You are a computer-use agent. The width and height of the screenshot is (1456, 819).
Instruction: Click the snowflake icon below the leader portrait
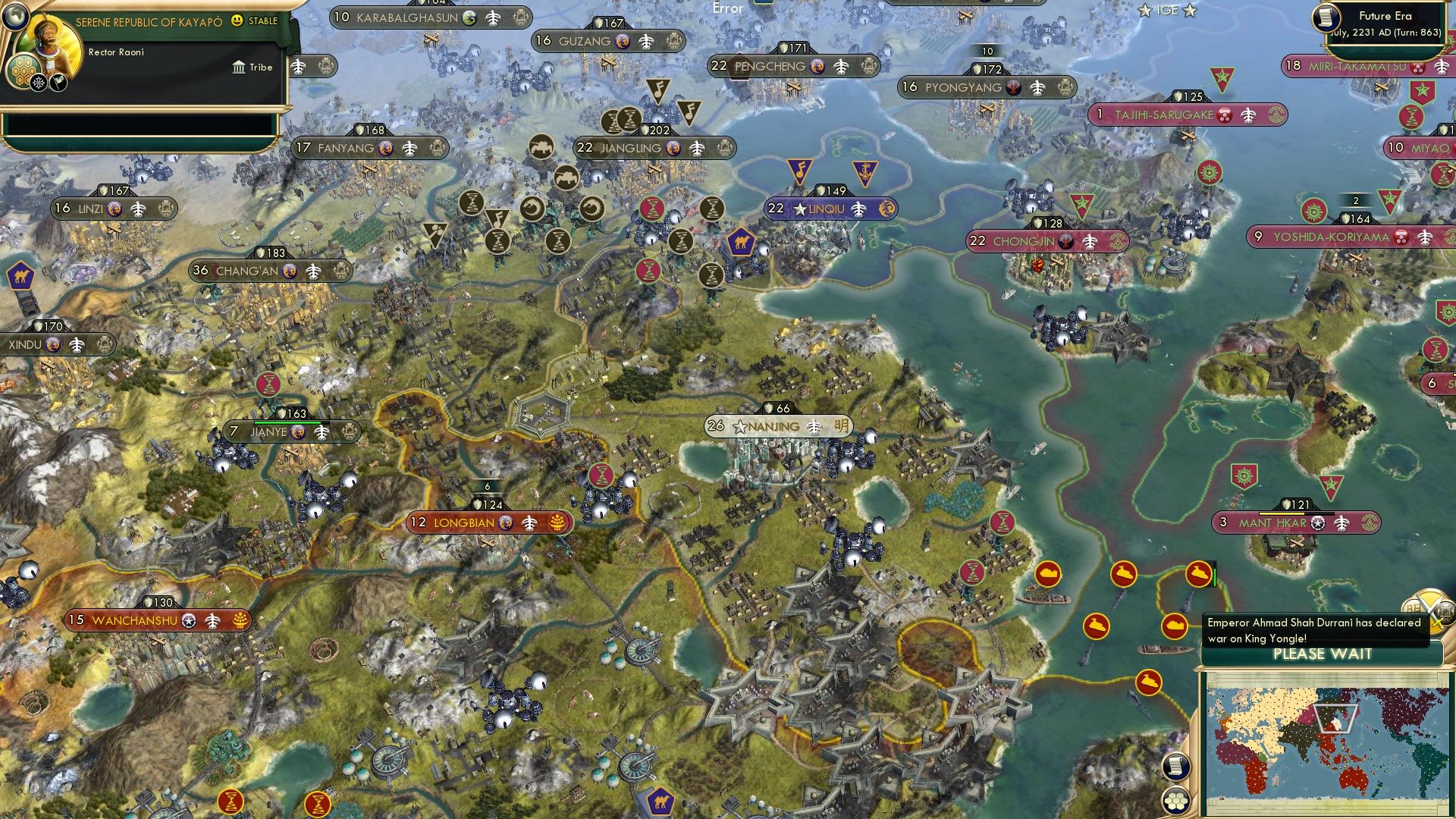pos(39,83)
